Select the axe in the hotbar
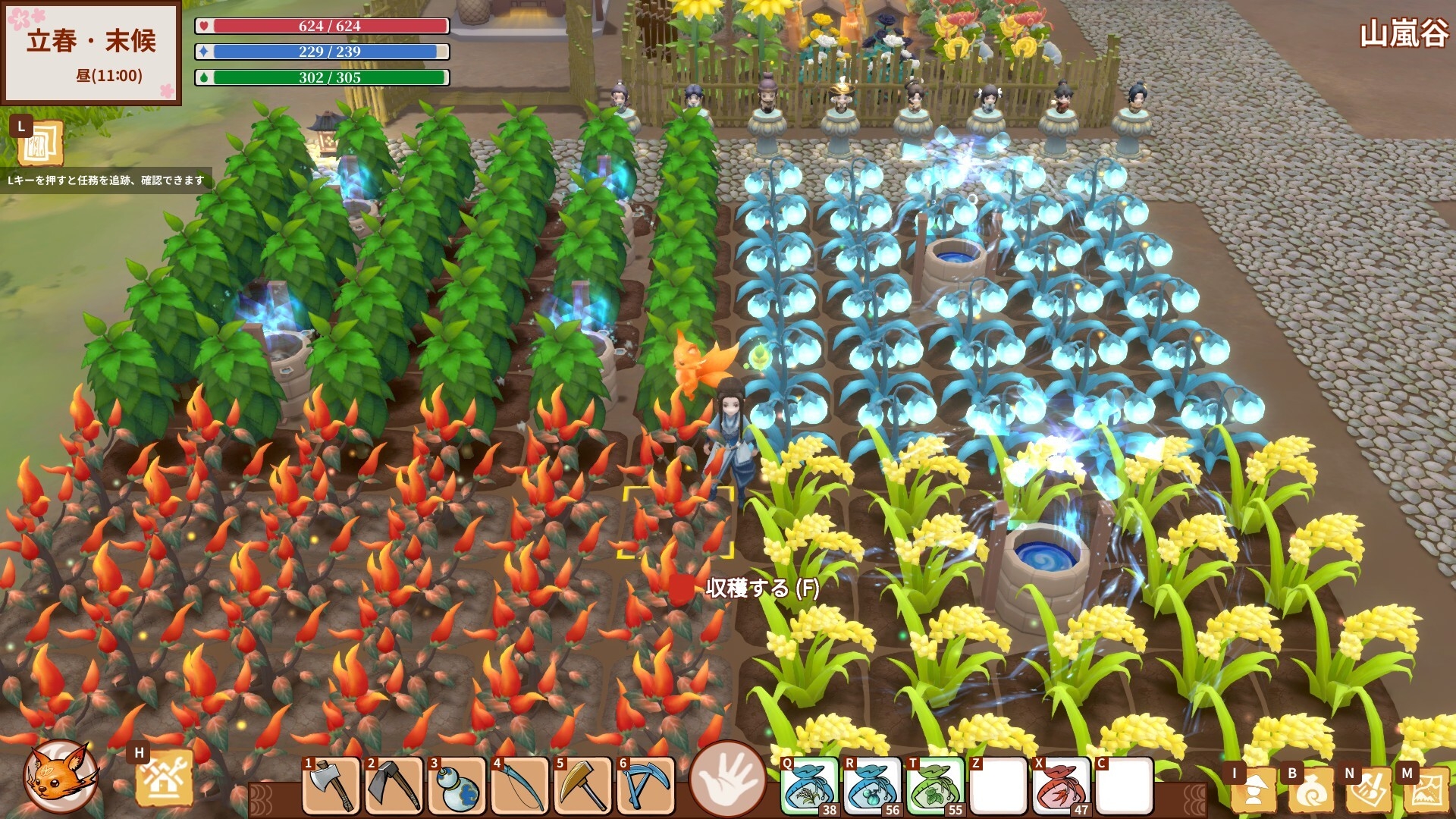This screenshot has width=1456, height=819. point(331,786)
